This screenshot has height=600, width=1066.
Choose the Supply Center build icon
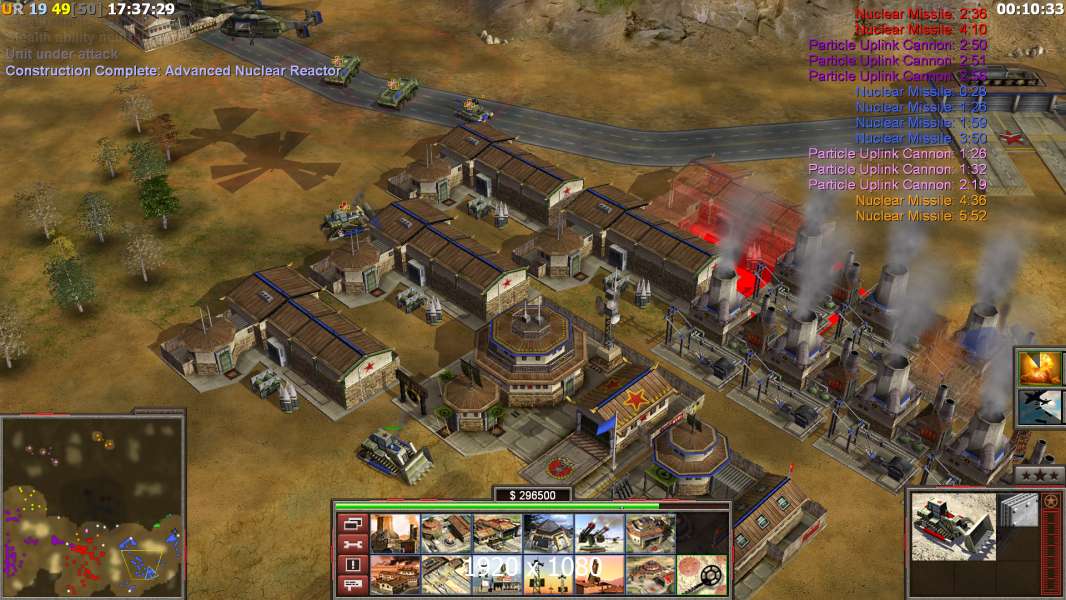click(x=497, y=533)
